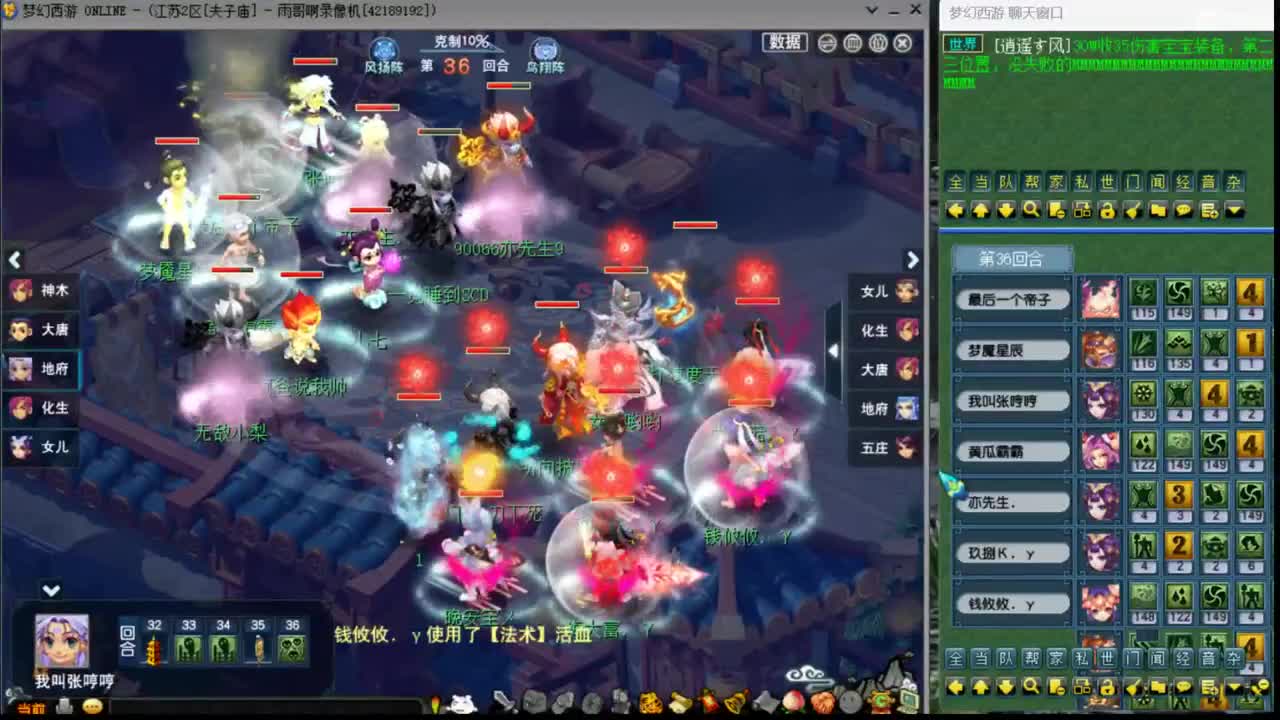Open the folder icon in the chat toolbar
The height and width of the screenshot is (720, 1280).
click(x=1158, y=211)
